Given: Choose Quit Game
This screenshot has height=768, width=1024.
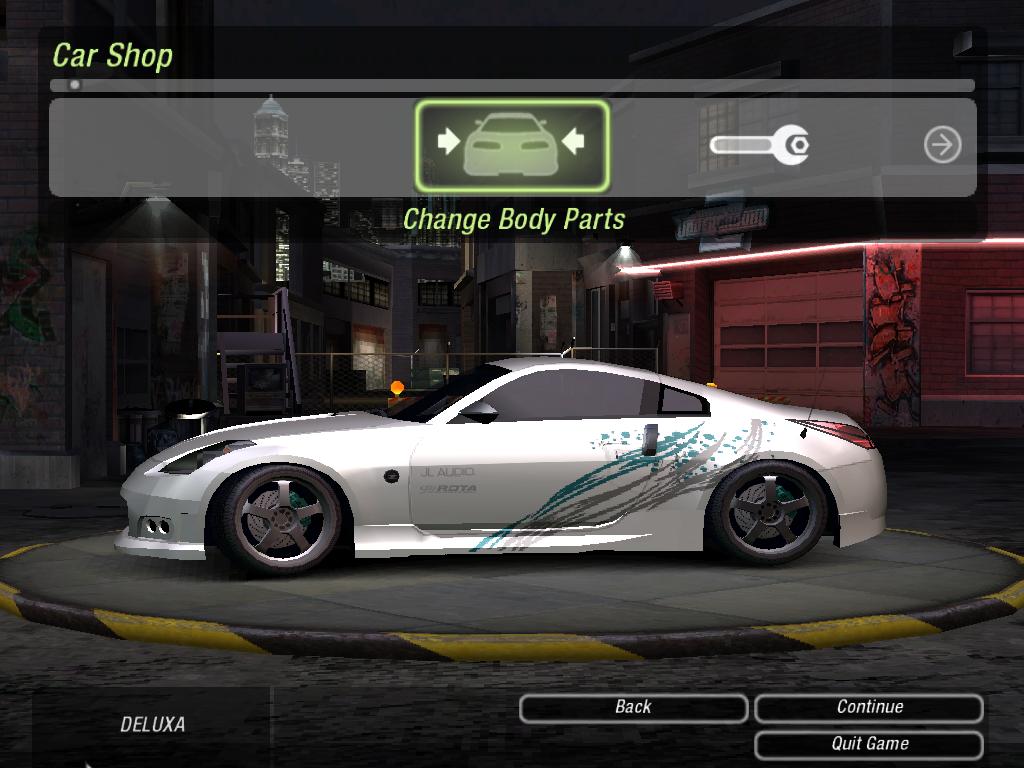Looking at the screenshot, I should tap(869, 744).
